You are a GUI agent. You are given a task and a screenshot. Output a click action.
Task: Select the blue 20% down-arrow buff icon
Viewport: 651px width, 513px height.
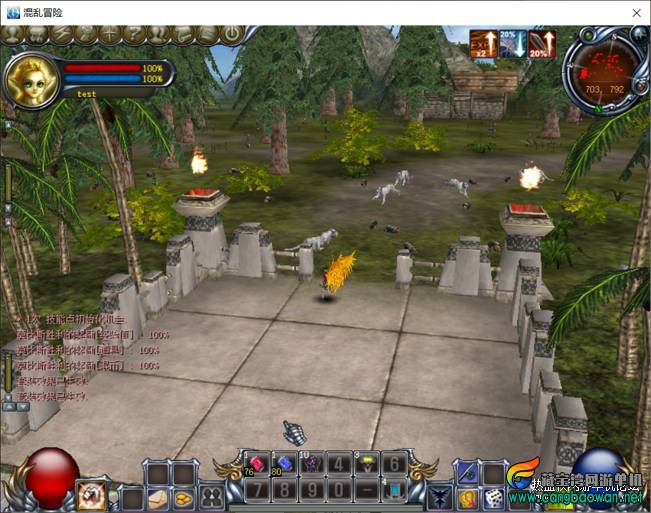(x=512, y=43)
